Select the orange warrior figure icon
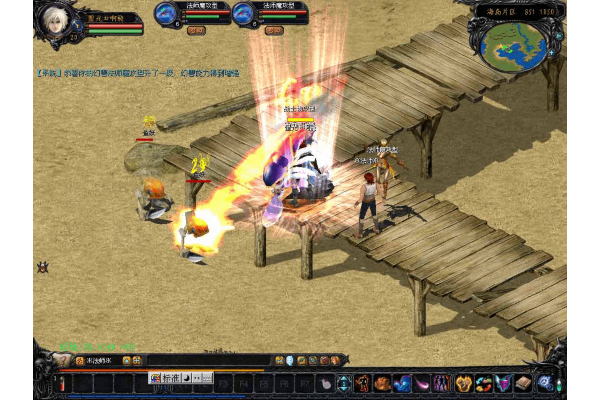Image resolution: width=600 pixels, height=400 pixels. pyautogui.click(x=362, y=383)
